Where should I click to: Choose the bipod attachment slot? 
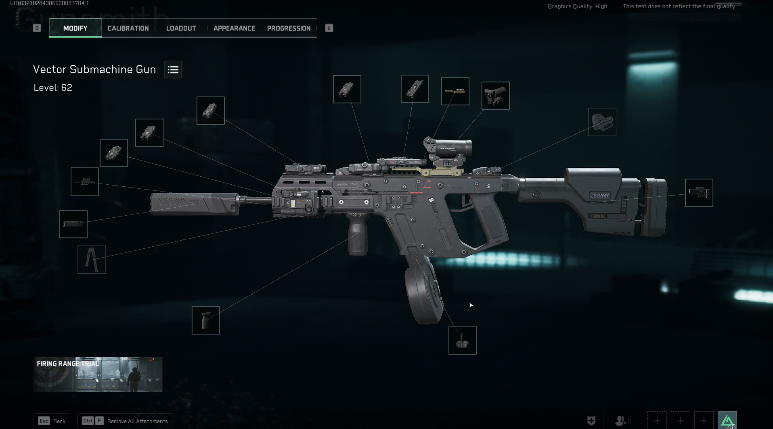tap(91, 259)
